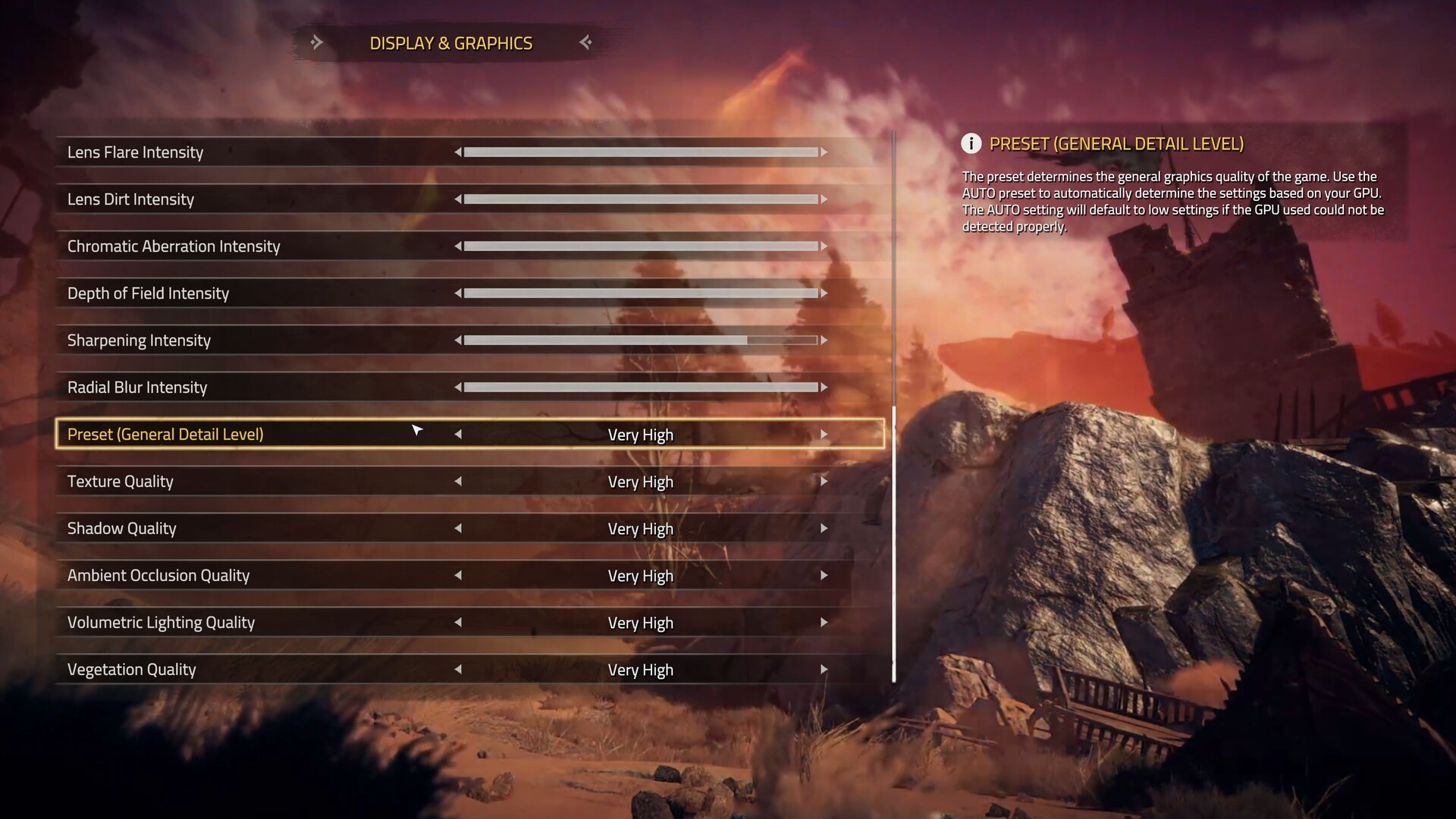The width and height of the screenshot is (1456, 819).
Task: Decrease Sharpening Intensity with its left arrow
Action: [x=458, y=340]
